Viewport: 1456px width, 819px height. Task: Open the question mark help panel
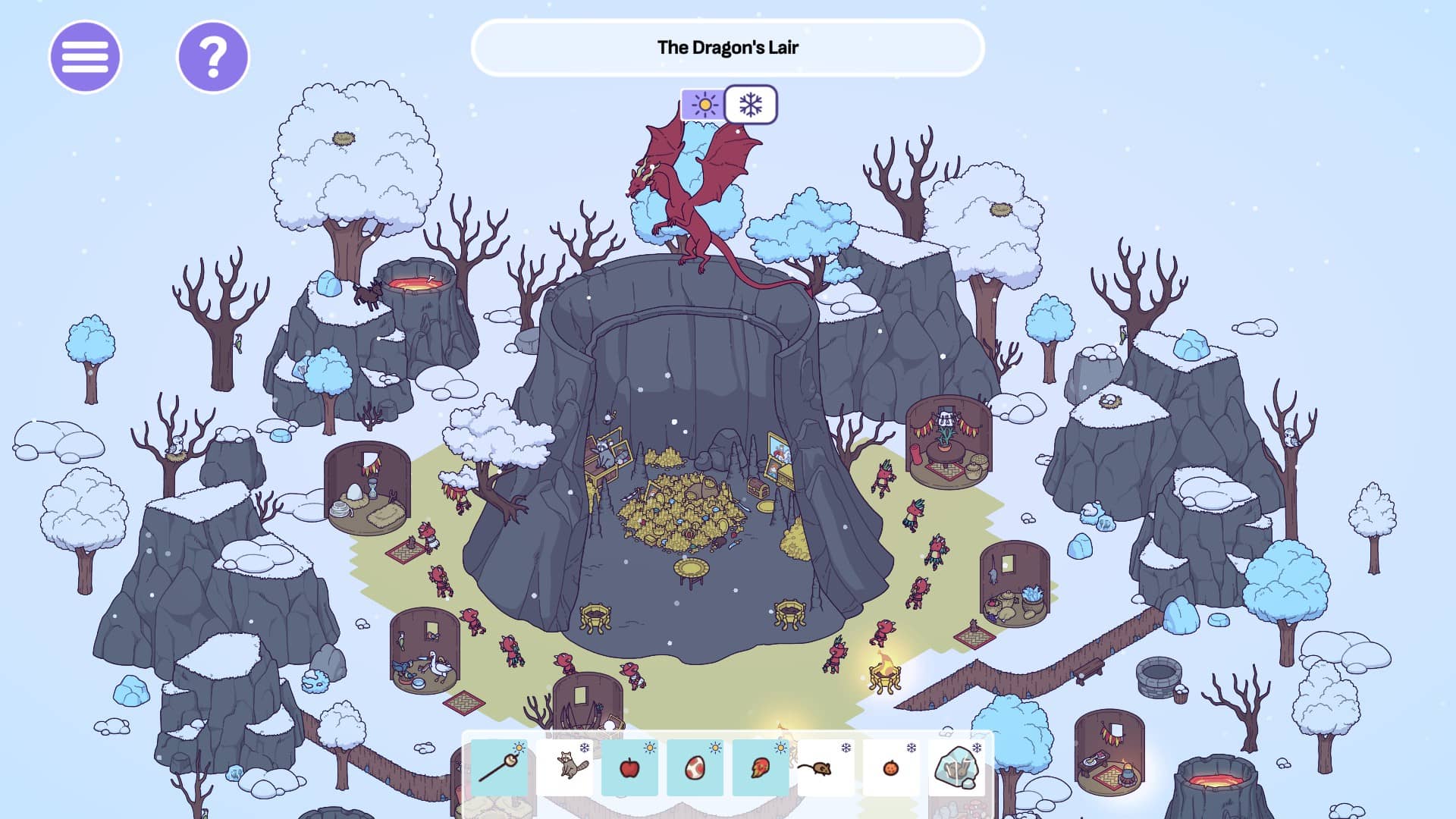tap(212, 57)
